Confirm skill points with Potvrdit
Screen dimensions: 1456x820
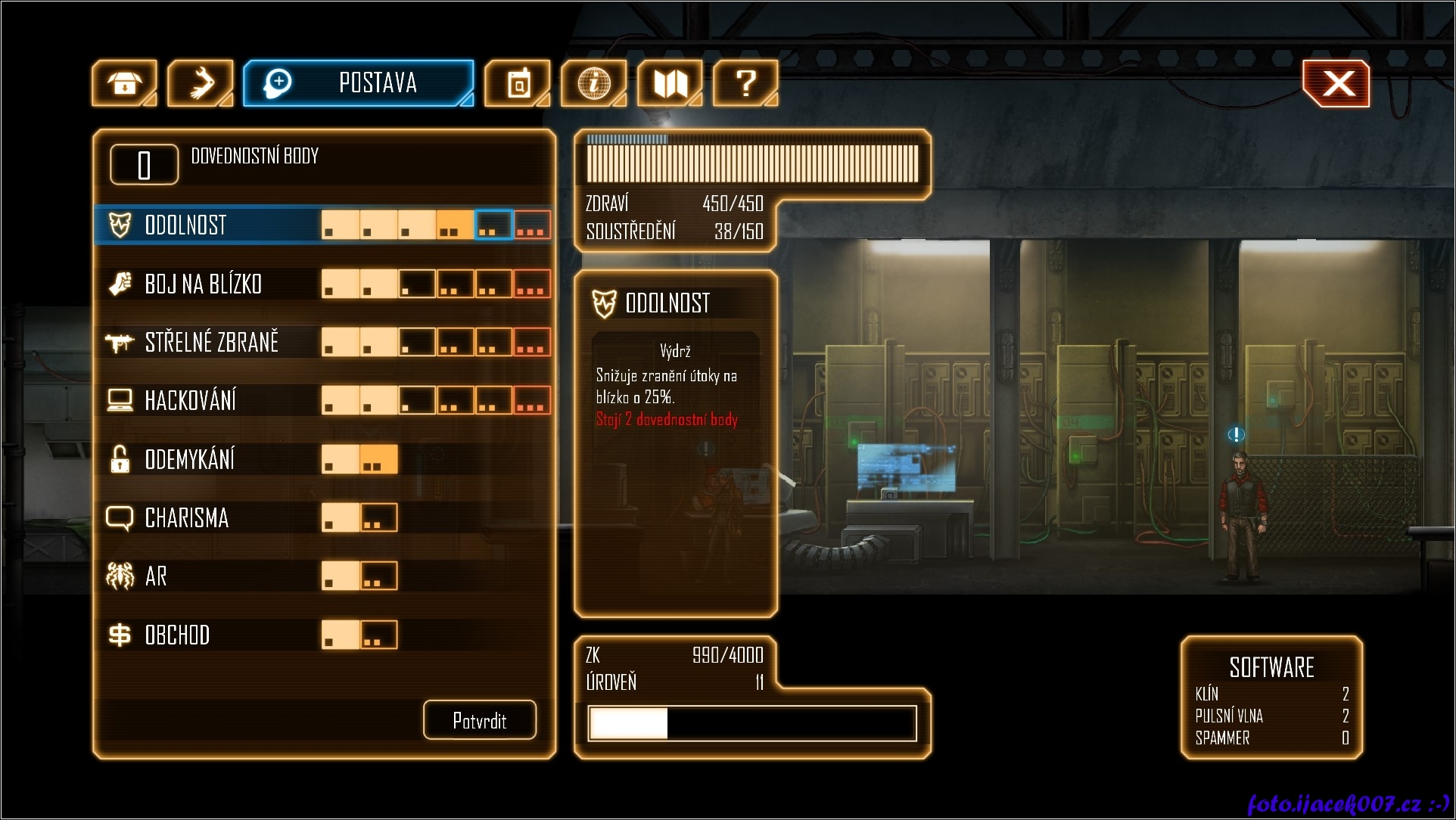click(x=480, y=720)
